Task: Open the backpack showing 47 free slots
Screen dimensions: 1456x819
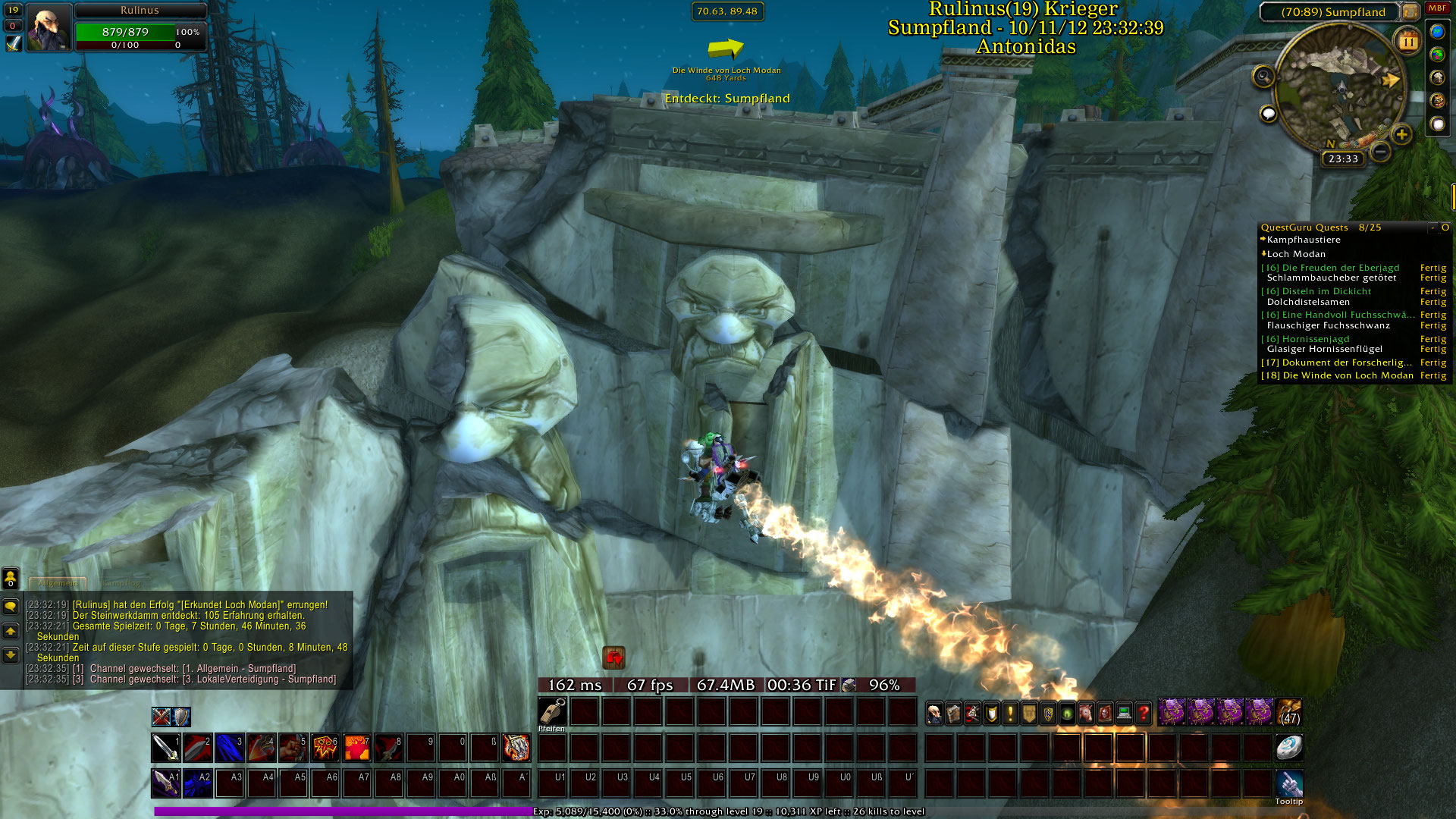Action: (1289, 714)
